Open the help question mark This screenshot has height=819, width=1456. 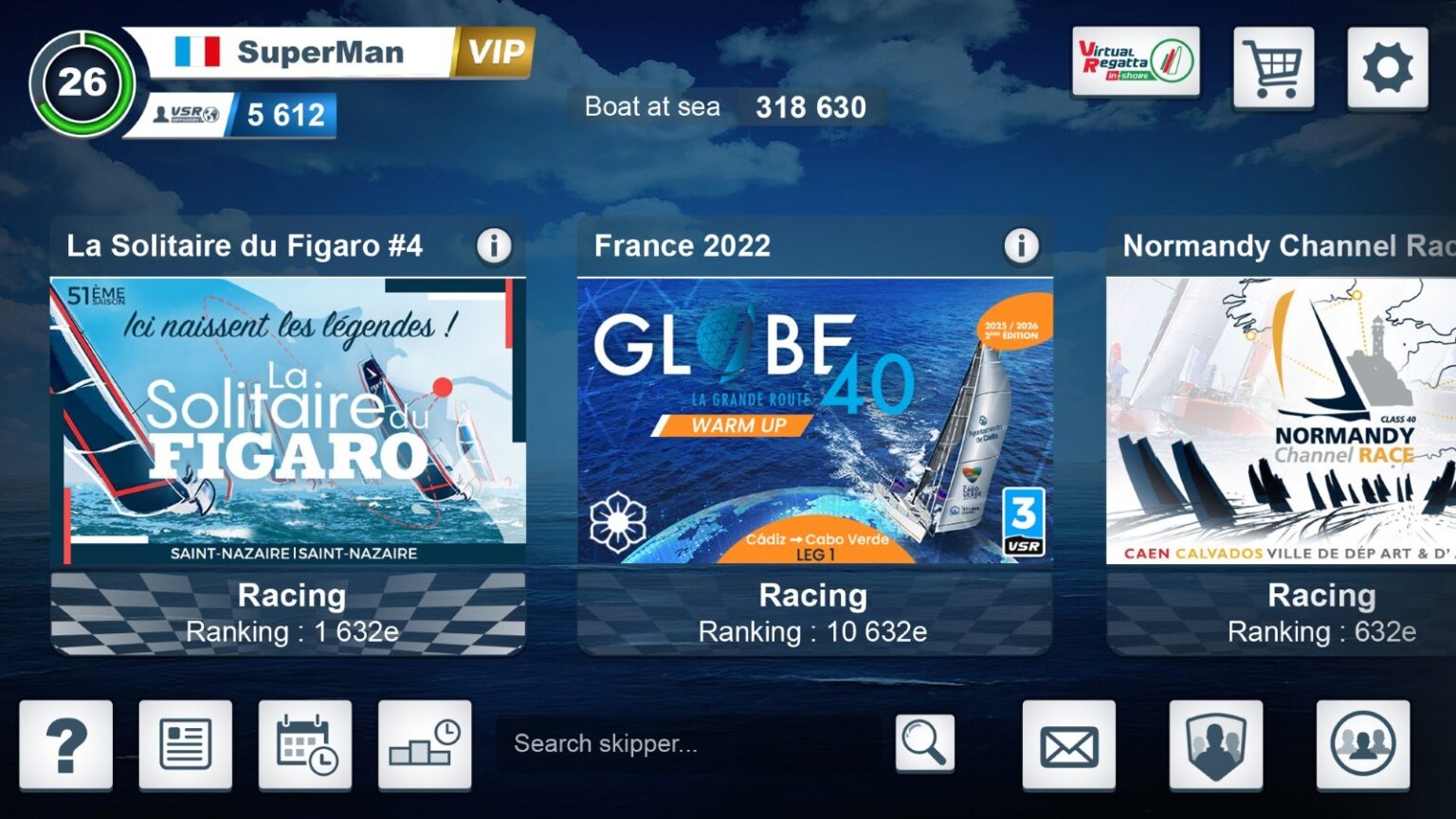click(66, 745)
